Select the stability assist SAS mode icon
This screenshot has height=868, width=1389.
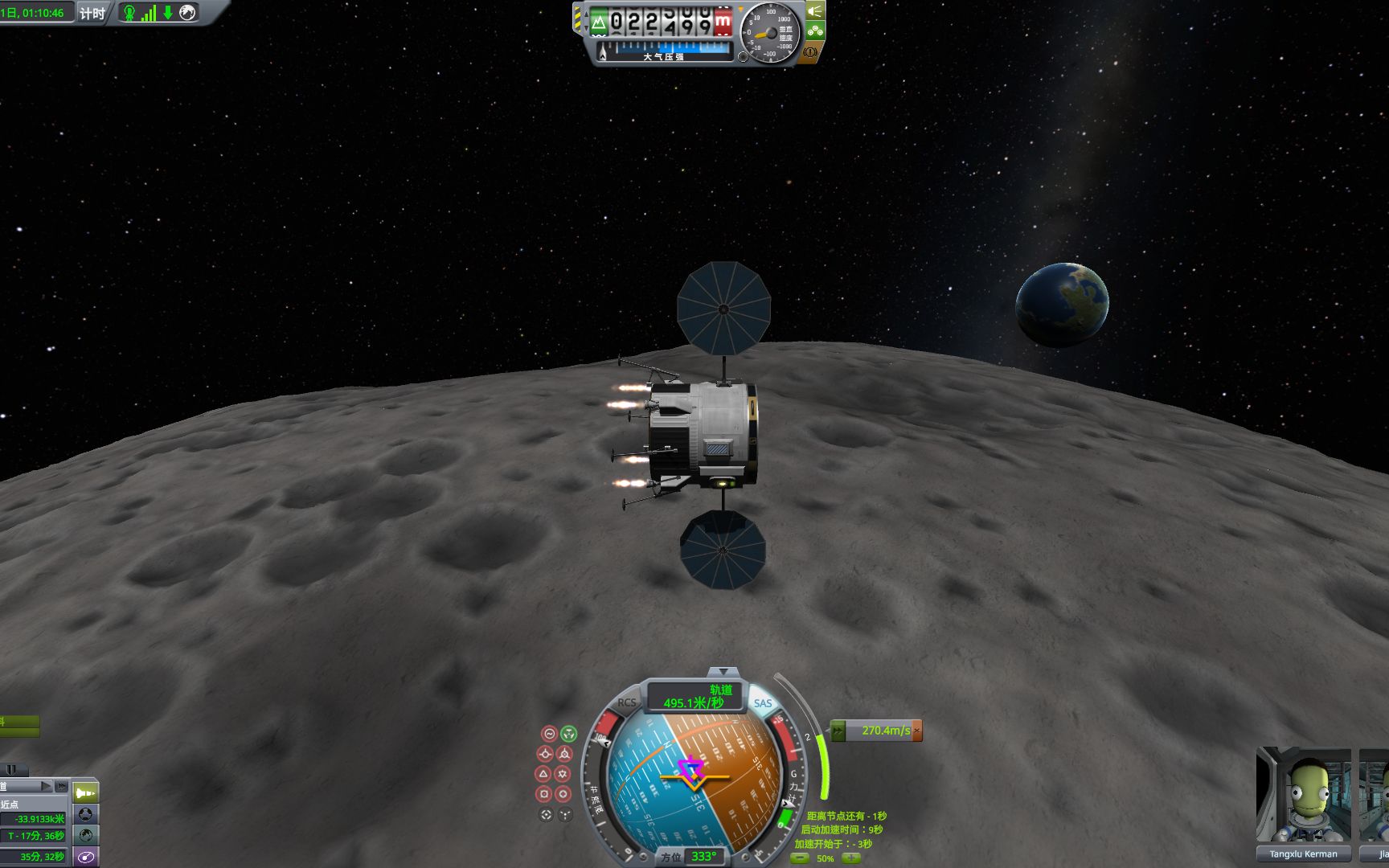pyautogui.click(x=549, y=733)
